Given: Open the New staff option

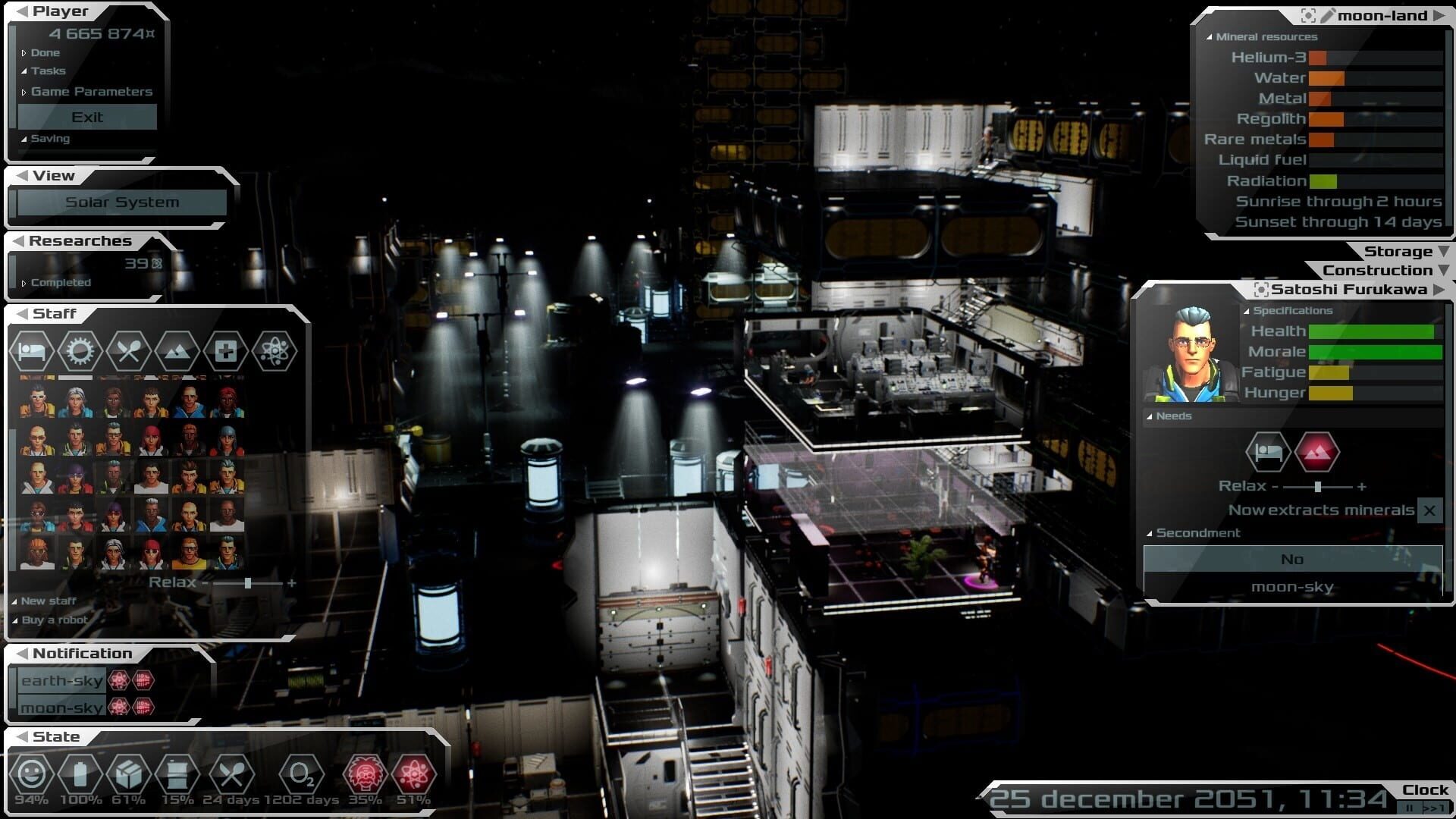Looking at the screenshot, I should point(48,601).
